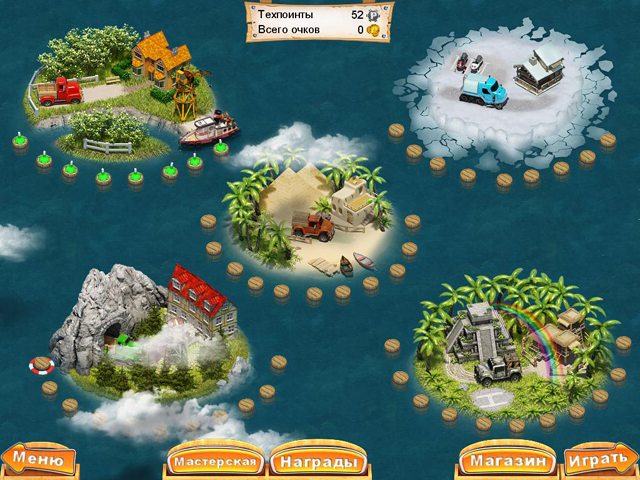Open the Меню button
The width and height of the screenshot is (640, 480).
39,461
